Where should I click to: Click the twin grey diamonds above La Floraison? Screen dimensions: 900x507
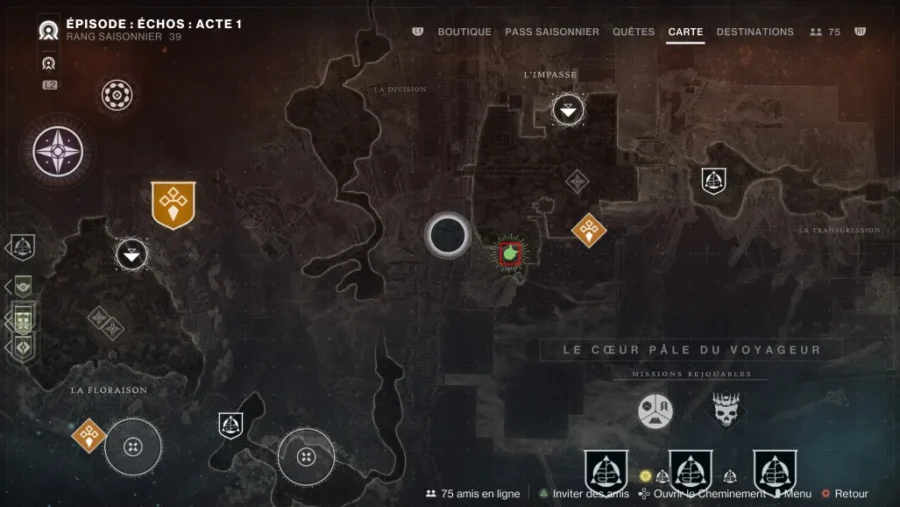coord(104,322)
